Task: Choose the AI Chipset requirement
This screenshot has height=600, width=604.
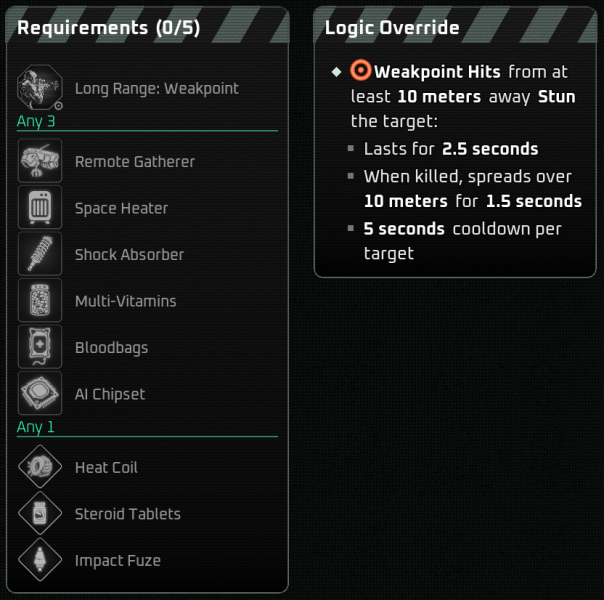Action: pyautogui.click(x=110, y=394)
